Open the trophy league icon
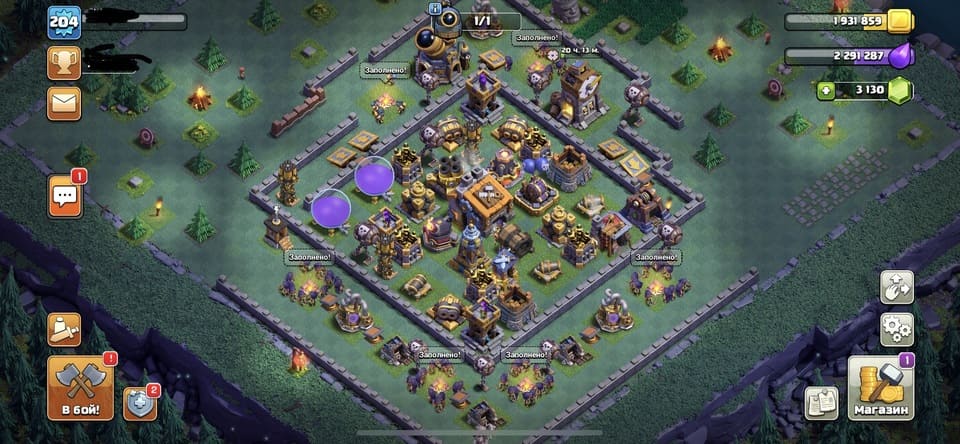 click(x=64, y=62)
